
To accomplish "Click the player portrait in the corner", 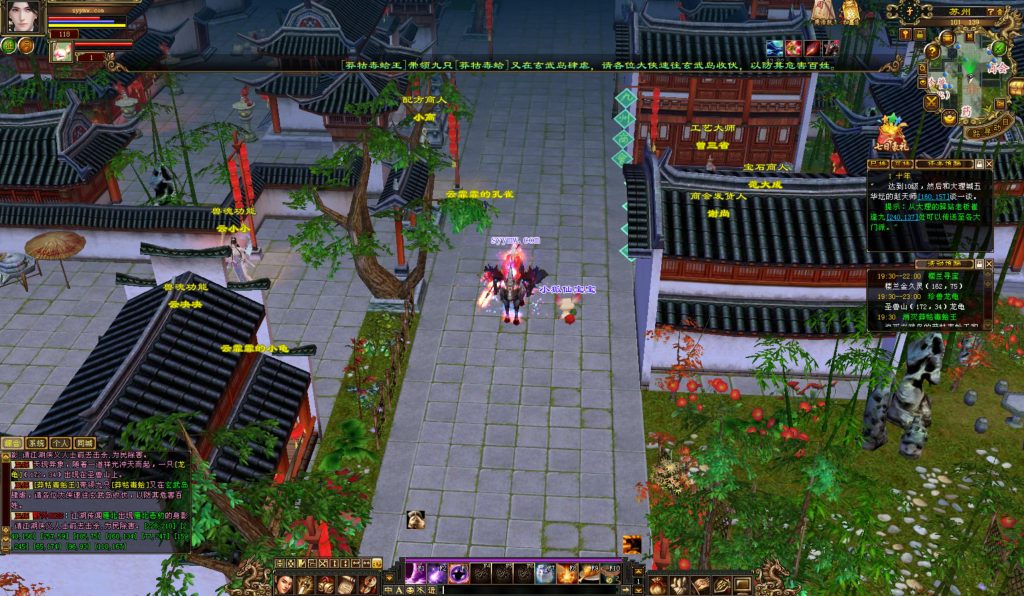I will tap(23, 17).
